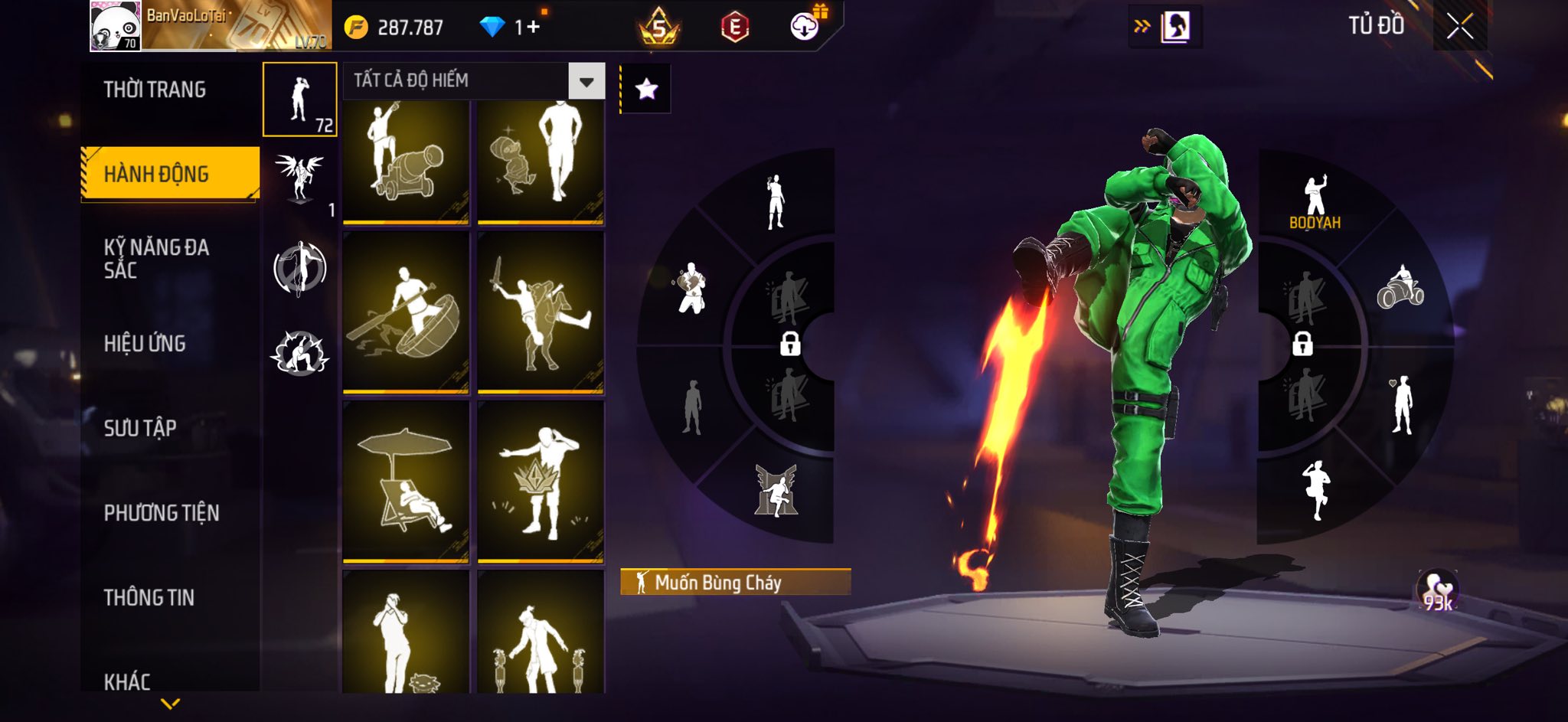Switch to the winged emote tab
Screen dimensions: 1568x722
pyautogui.click(x=300, y=180)
